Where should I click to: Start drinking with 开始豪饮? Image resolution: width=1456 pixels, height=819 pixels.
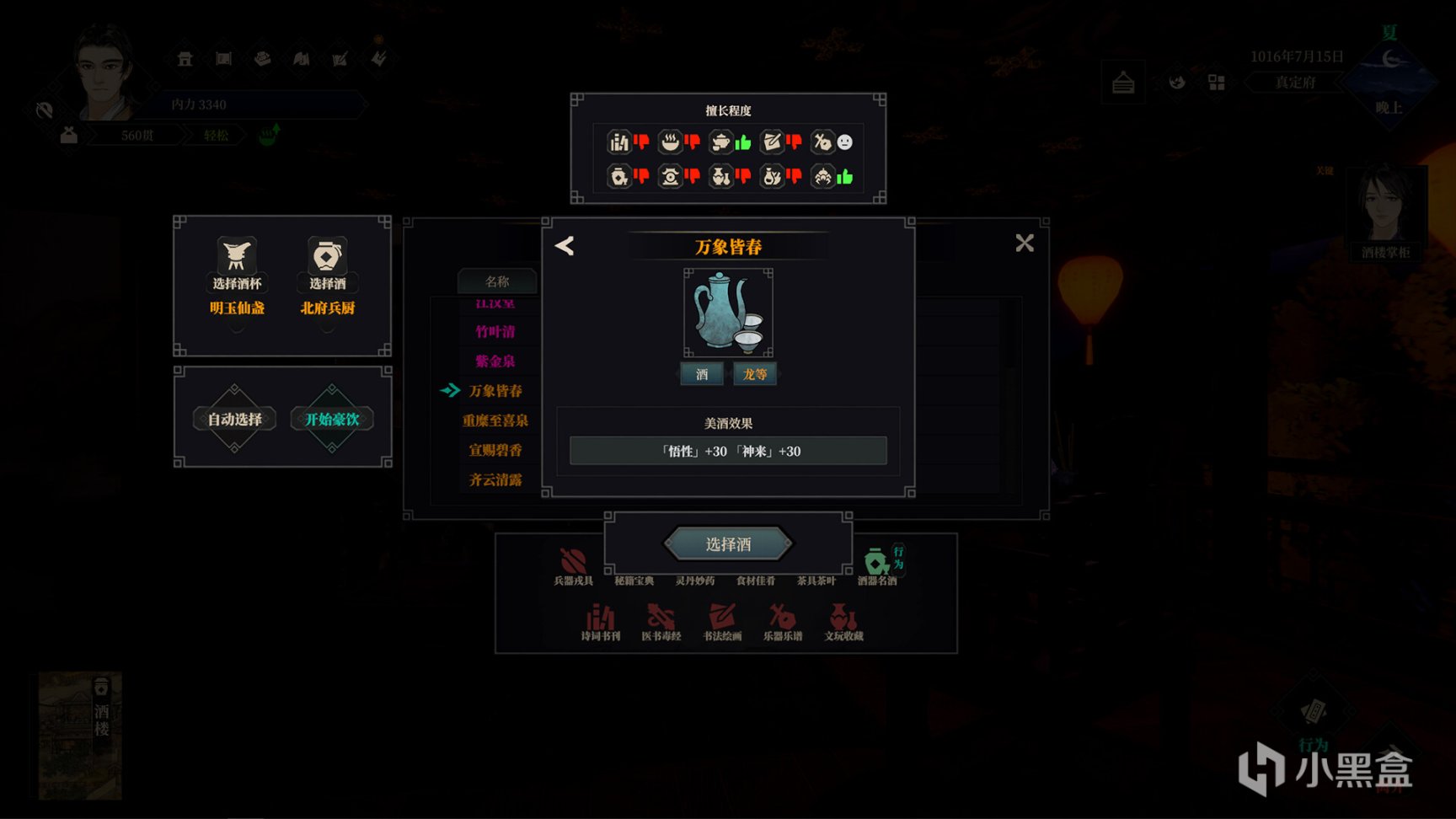[x=331, y=419]
